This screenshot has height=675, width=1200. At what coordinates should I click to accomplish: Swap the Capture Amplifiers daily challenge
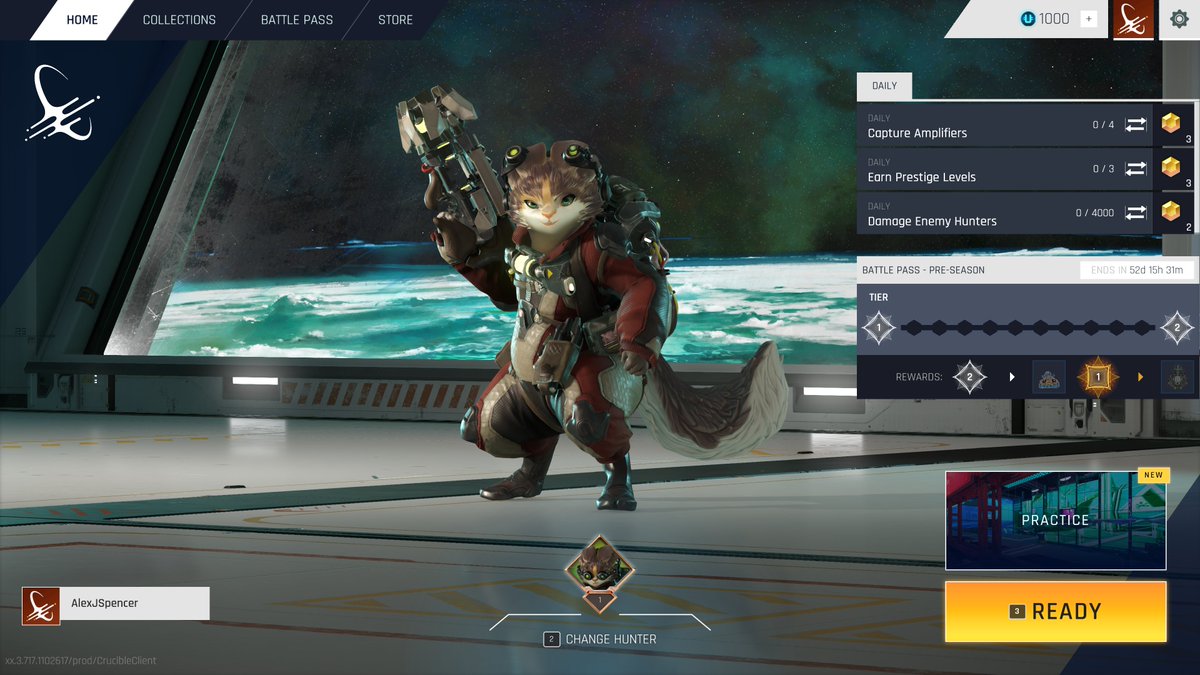[x=1135, y=125]
